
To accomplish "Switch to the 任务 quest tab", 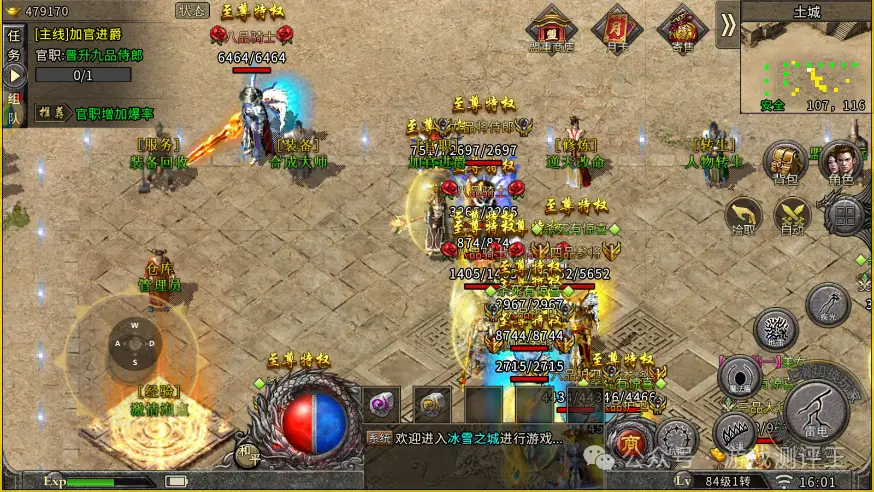I will 14,44.
